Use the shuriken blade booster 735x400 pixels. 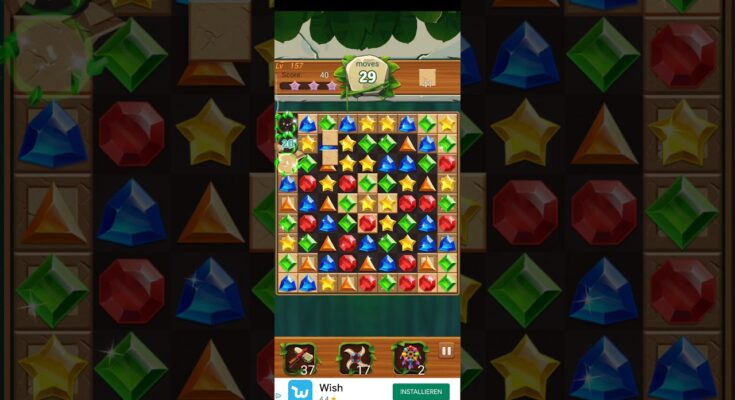(354, 355)
